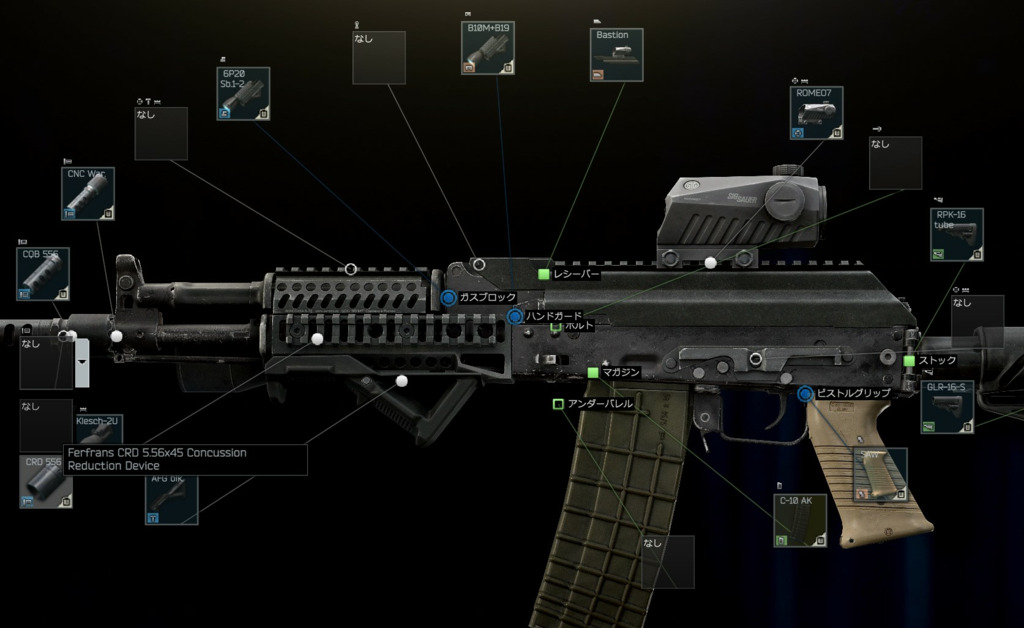Screen dimensions: 1024x628
Task: Open the ROMEO7 sight slot
Action: (x=816, y=112)
